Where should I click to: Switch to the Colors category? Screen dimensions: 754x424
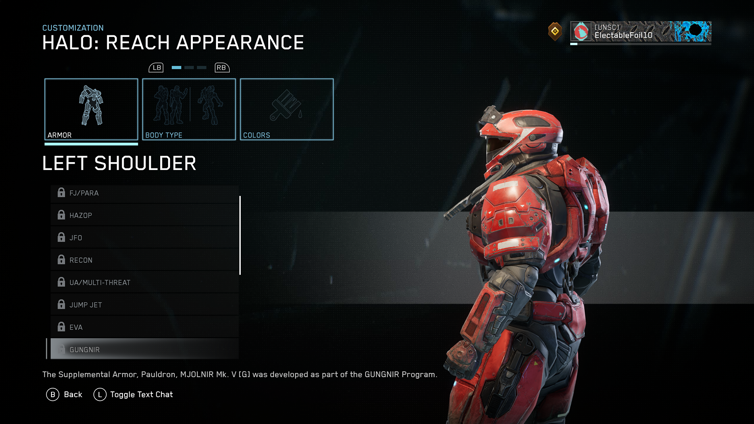tap(286, 109)
